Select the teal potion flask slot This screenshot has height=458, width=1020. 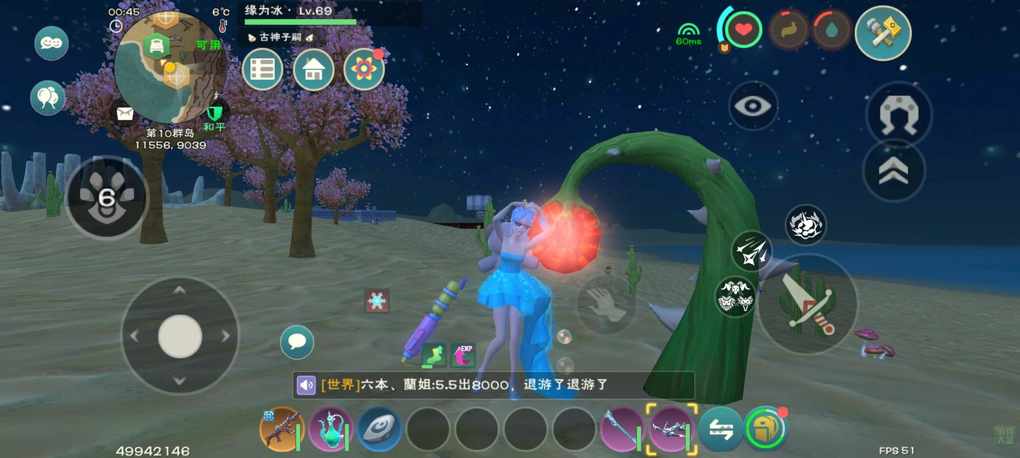coord(330,429)
